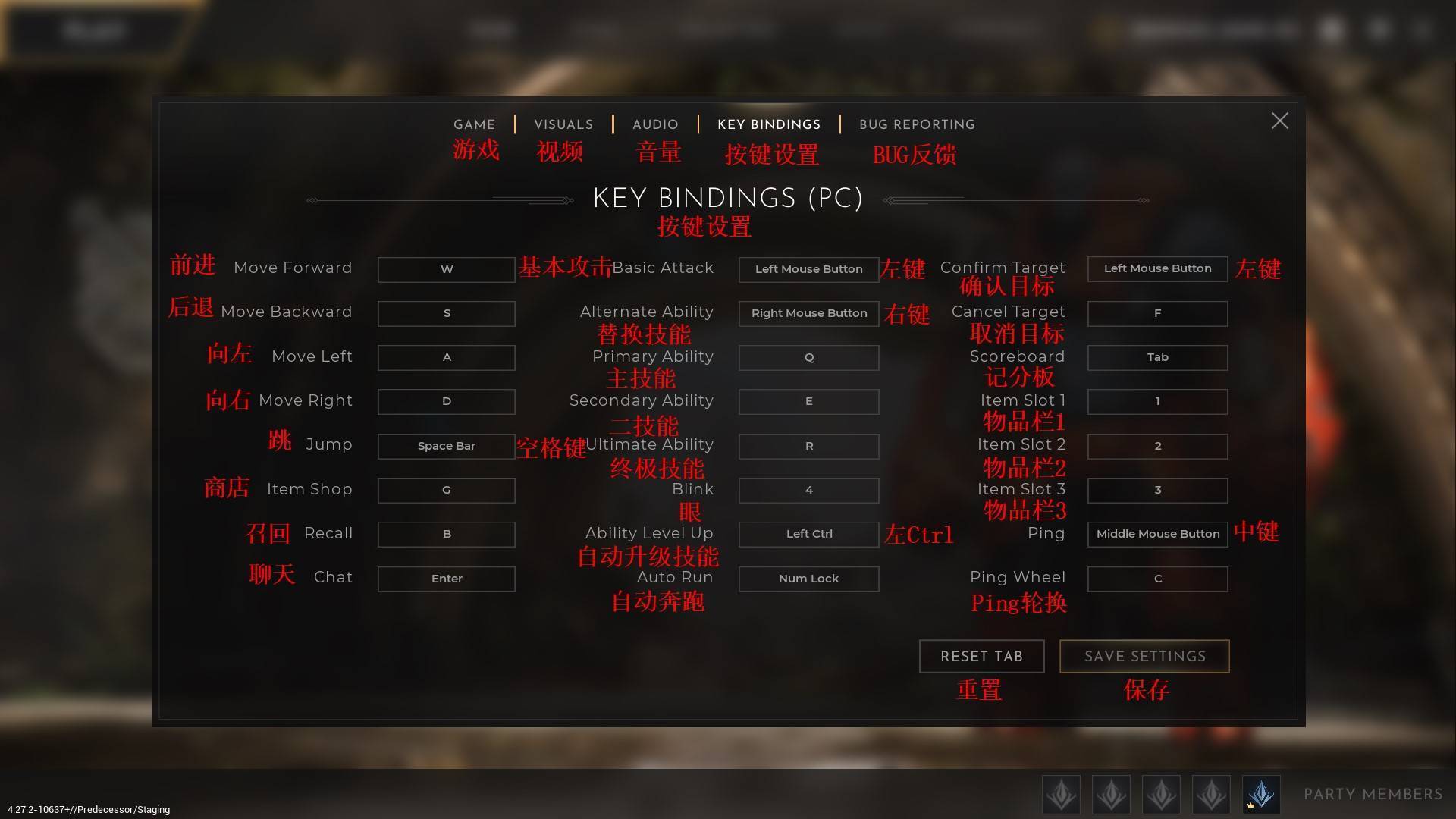
Task: Click the SAVE SETTINGS button
Action: [x=1144, y=656]
